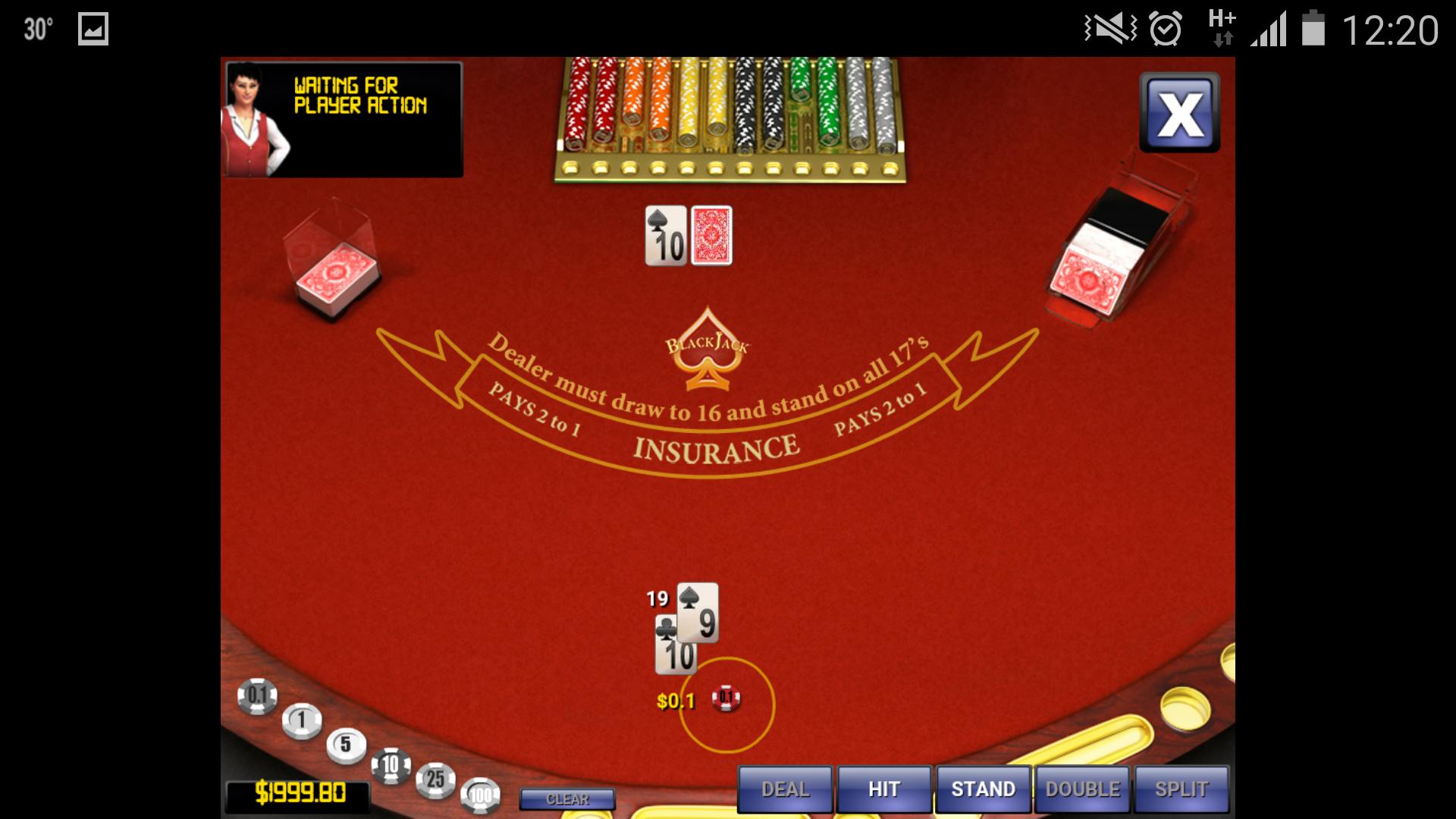Click SPLIT
1456x819 pixels.
point(1181,788)
